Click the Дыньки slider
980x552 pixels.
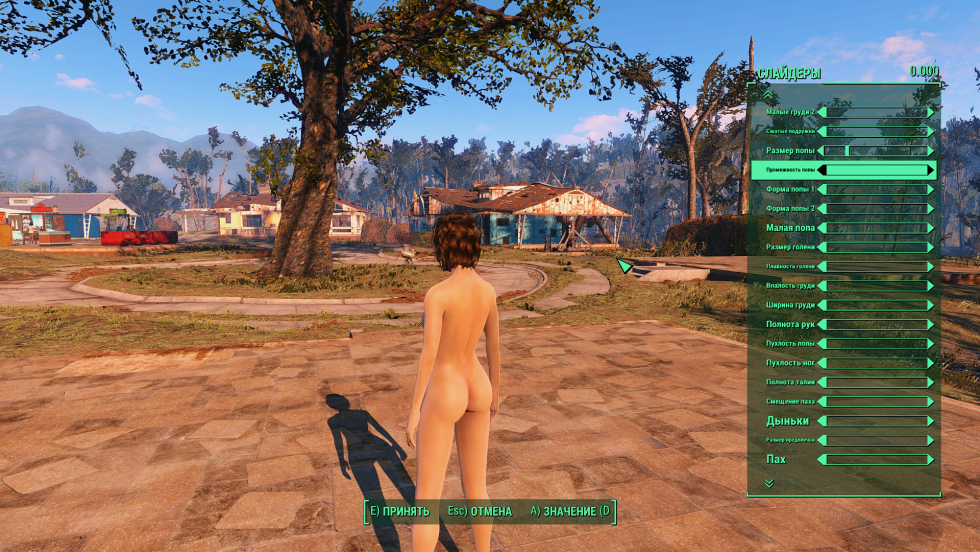coord(877,421)
